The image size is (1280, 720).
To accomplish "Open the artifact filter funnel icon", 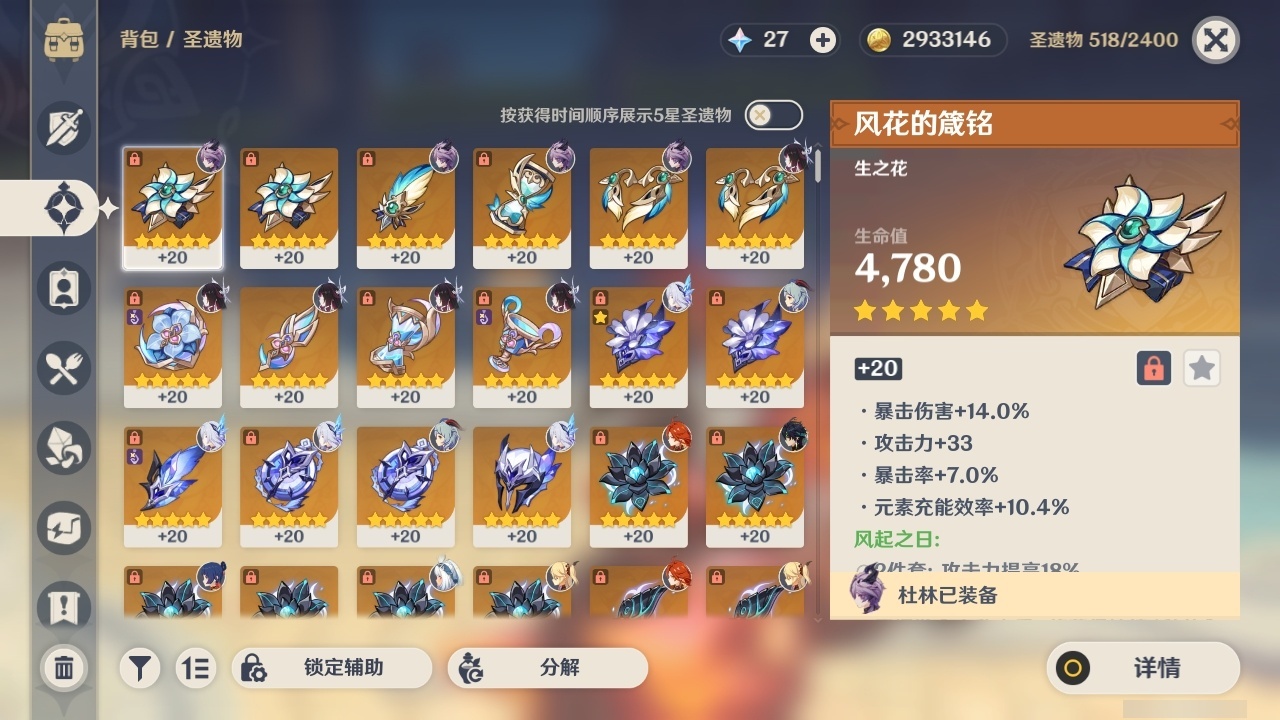I will coord(140,668).
